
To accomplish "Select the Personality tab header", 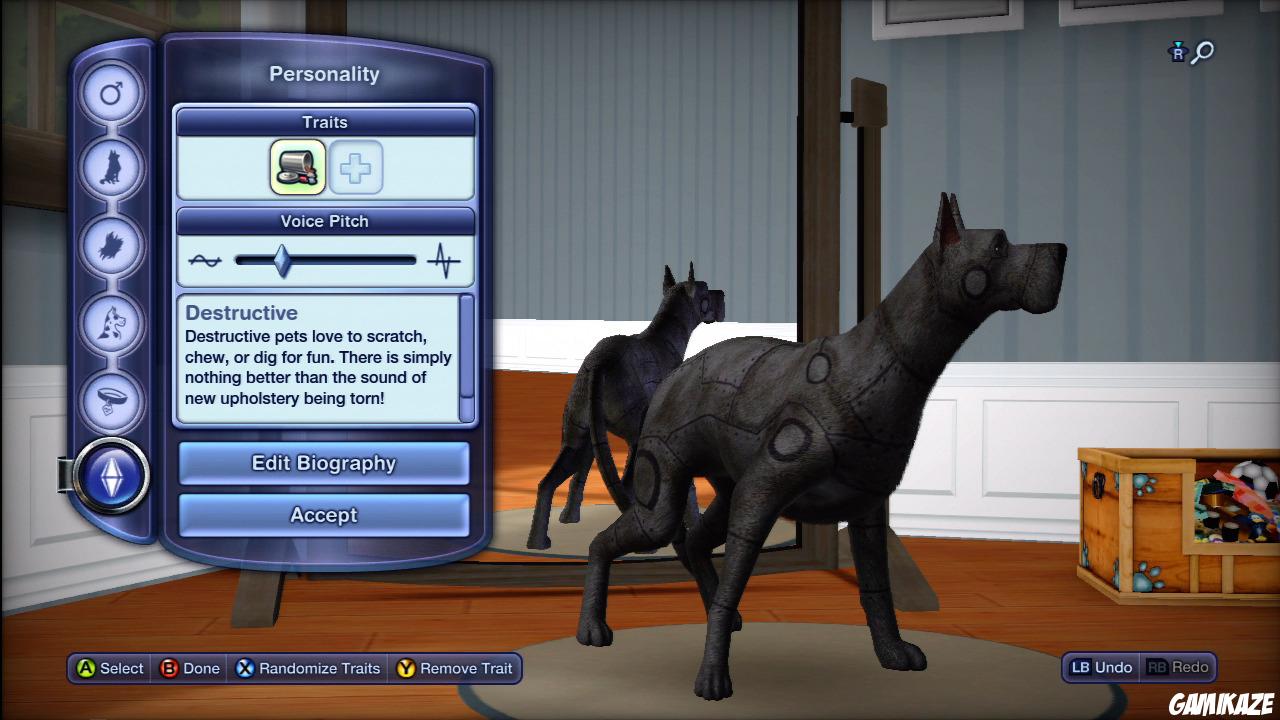I will coord(323,73).
